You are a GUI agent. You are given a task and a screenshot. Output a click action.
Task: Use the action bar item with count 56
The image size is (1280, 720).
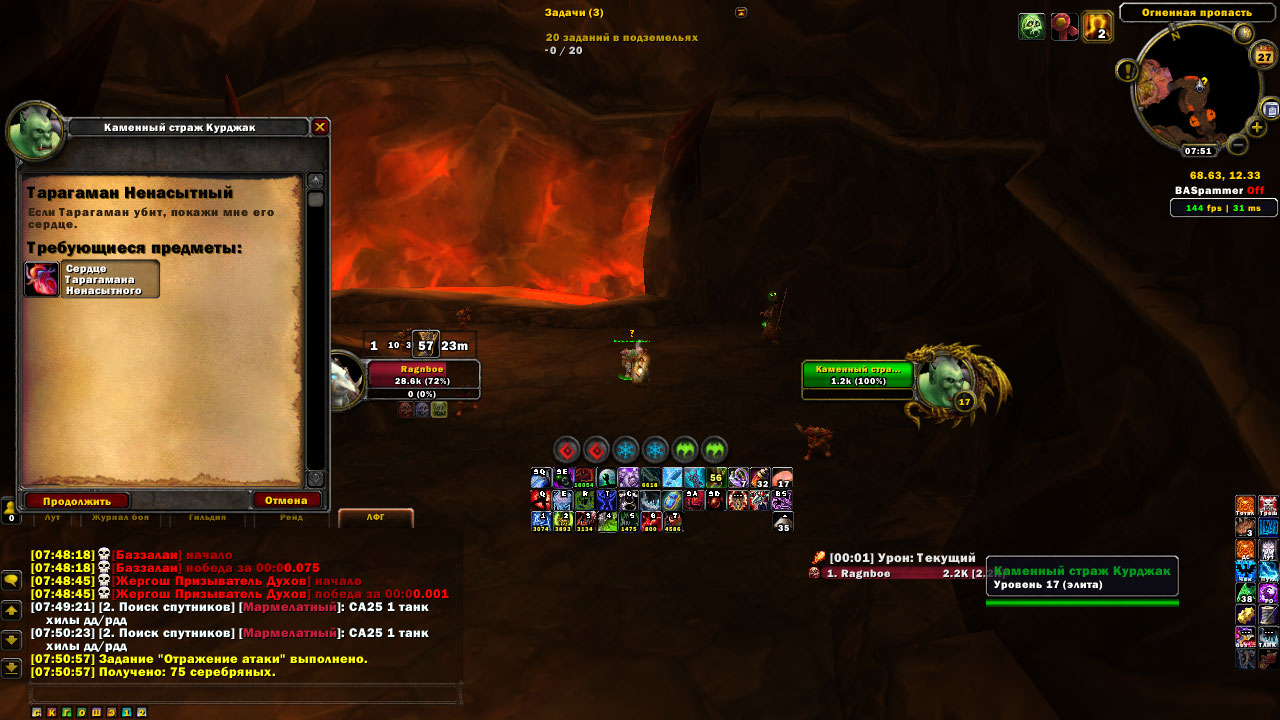[x=716, y=478]
